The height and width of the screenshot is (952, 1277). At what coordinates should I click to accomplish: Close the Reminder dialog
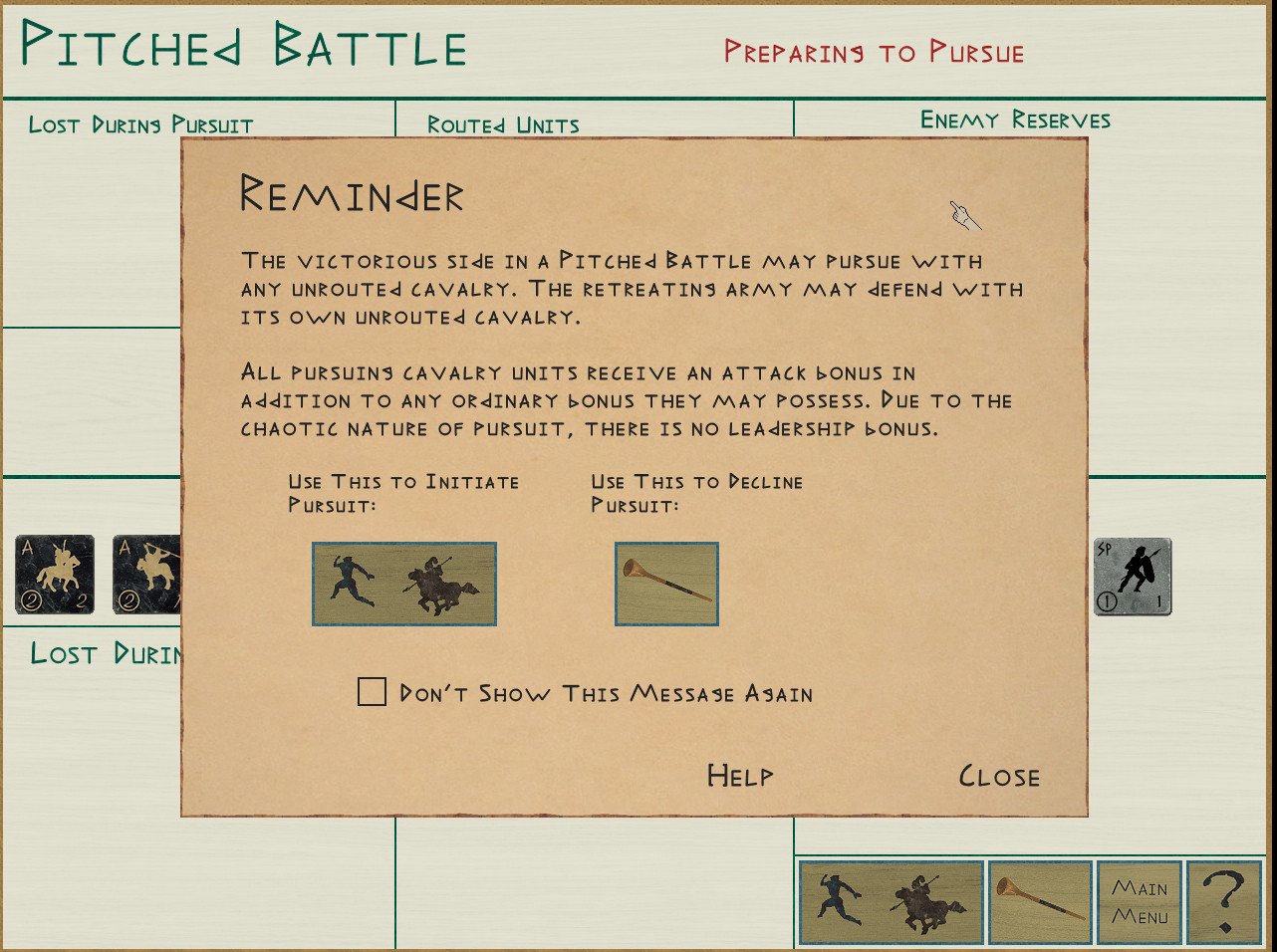coord(999,777)
